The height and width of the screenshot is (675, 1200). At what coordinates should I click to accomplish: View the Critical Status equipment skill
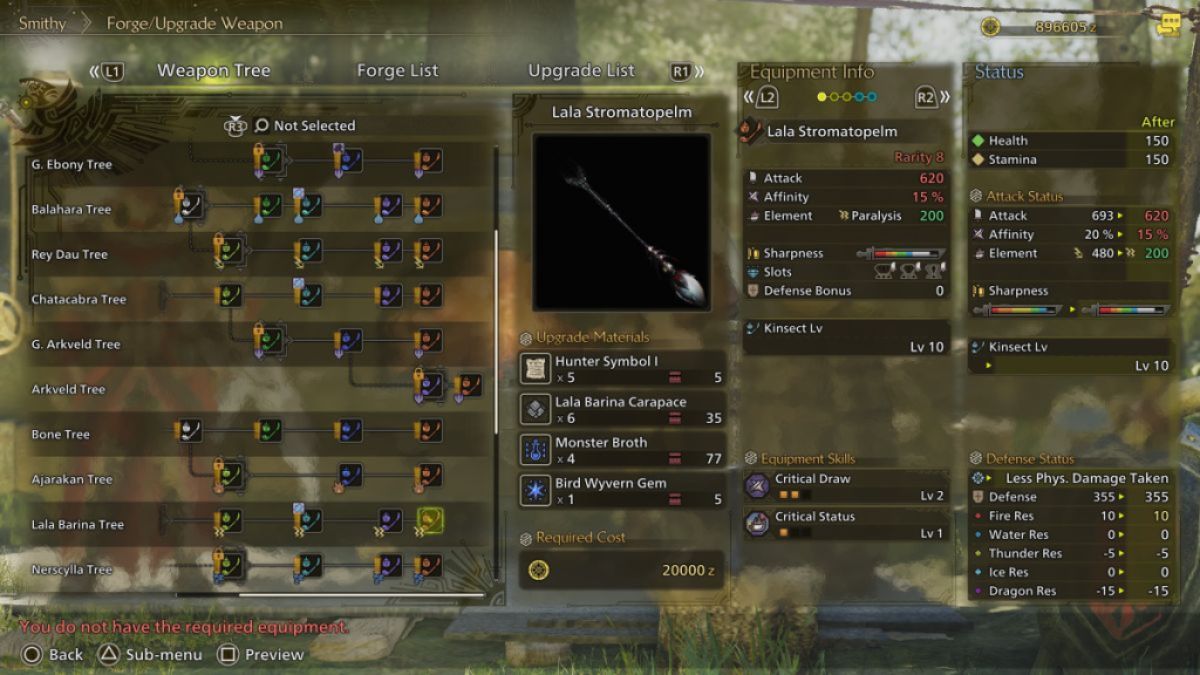(846, 525)
